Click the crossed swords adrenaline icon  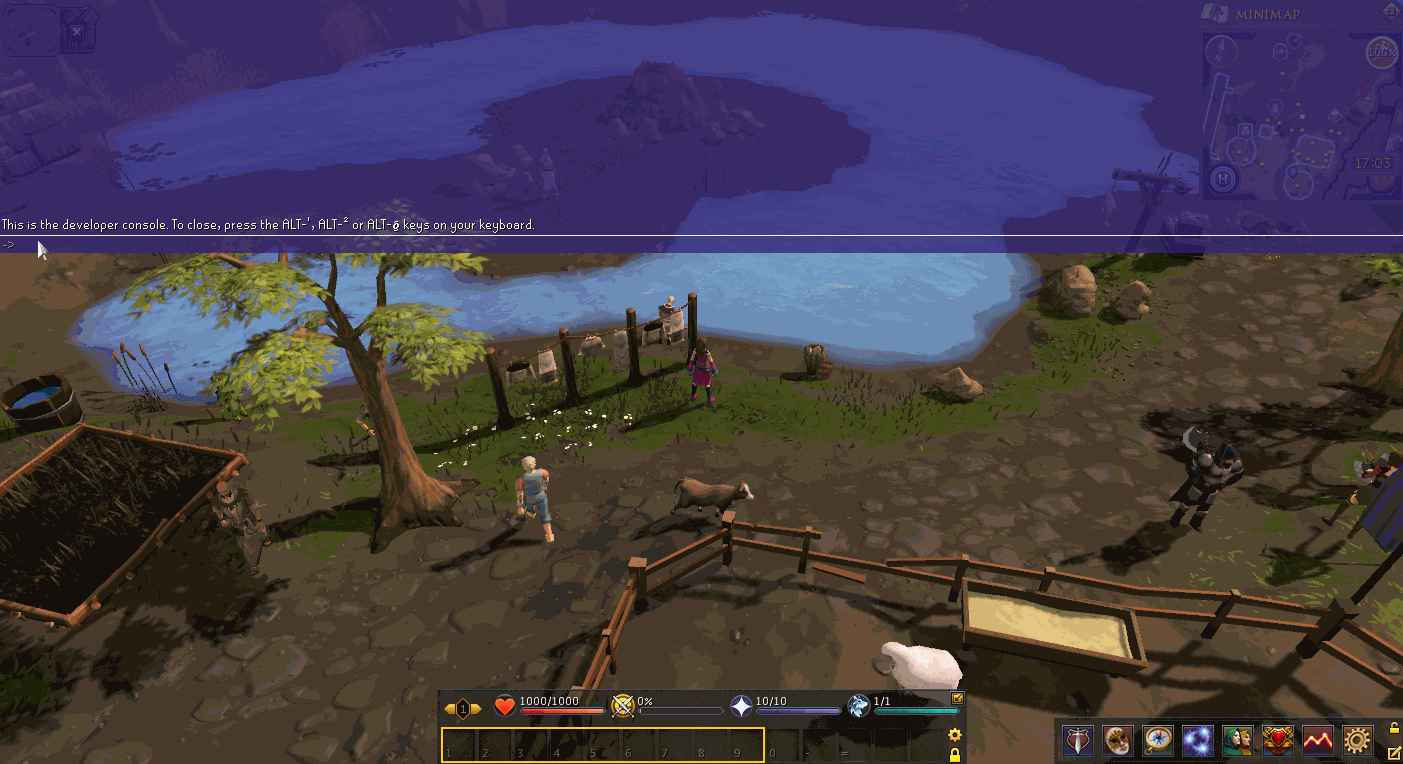coord(623,707)
